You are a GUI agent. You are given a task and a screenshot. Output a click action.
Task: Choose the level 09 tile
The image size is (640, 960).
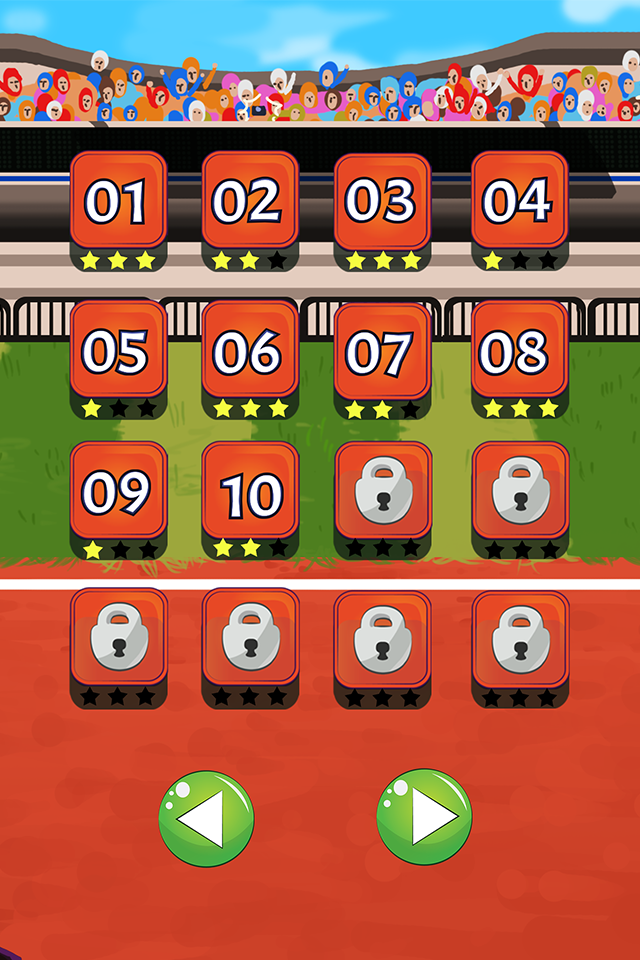click(x=118, y=492)
